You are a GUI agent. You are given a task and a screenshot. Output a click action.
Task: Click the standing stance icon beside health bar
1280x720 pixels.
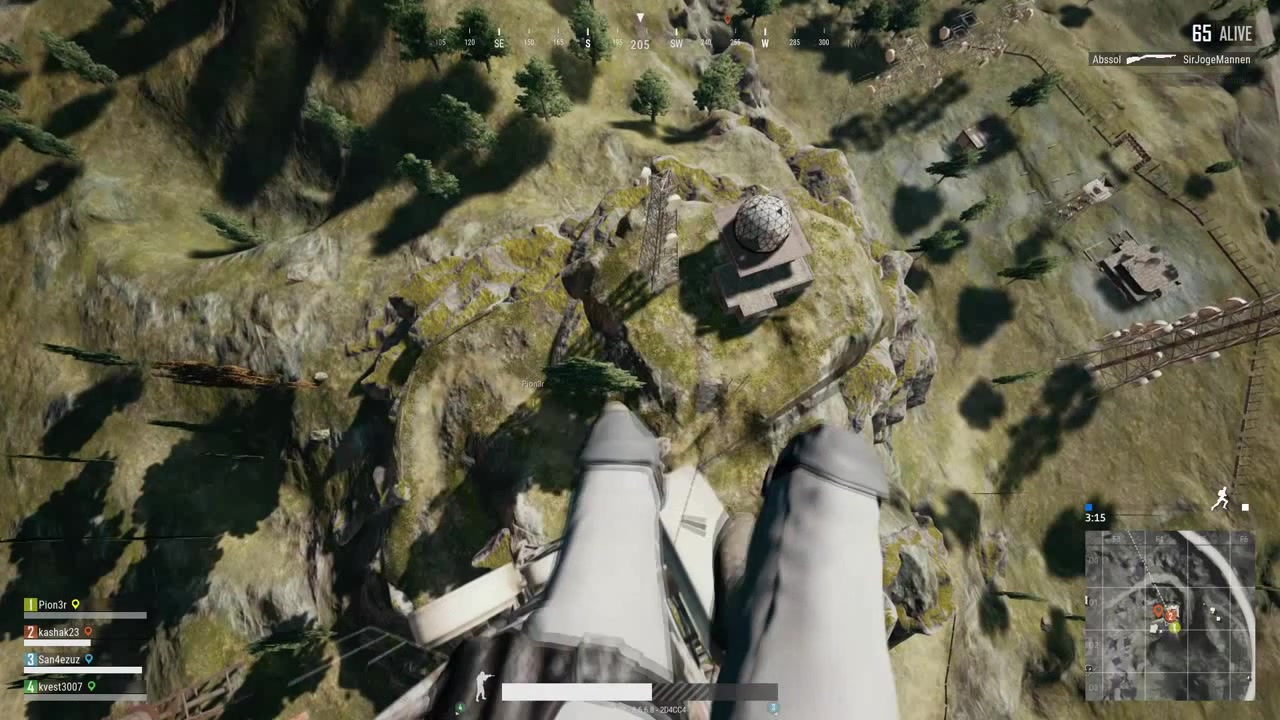[x=484, y=686]
